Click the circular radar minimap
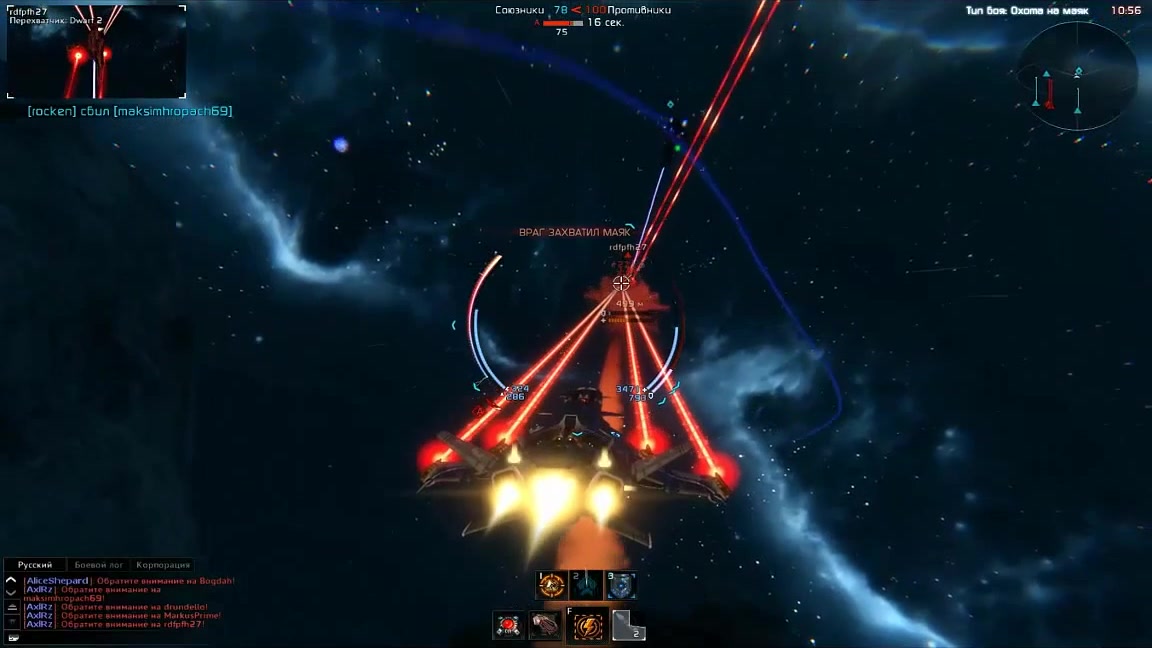The image size is (1152, 648). (1077, 77)
